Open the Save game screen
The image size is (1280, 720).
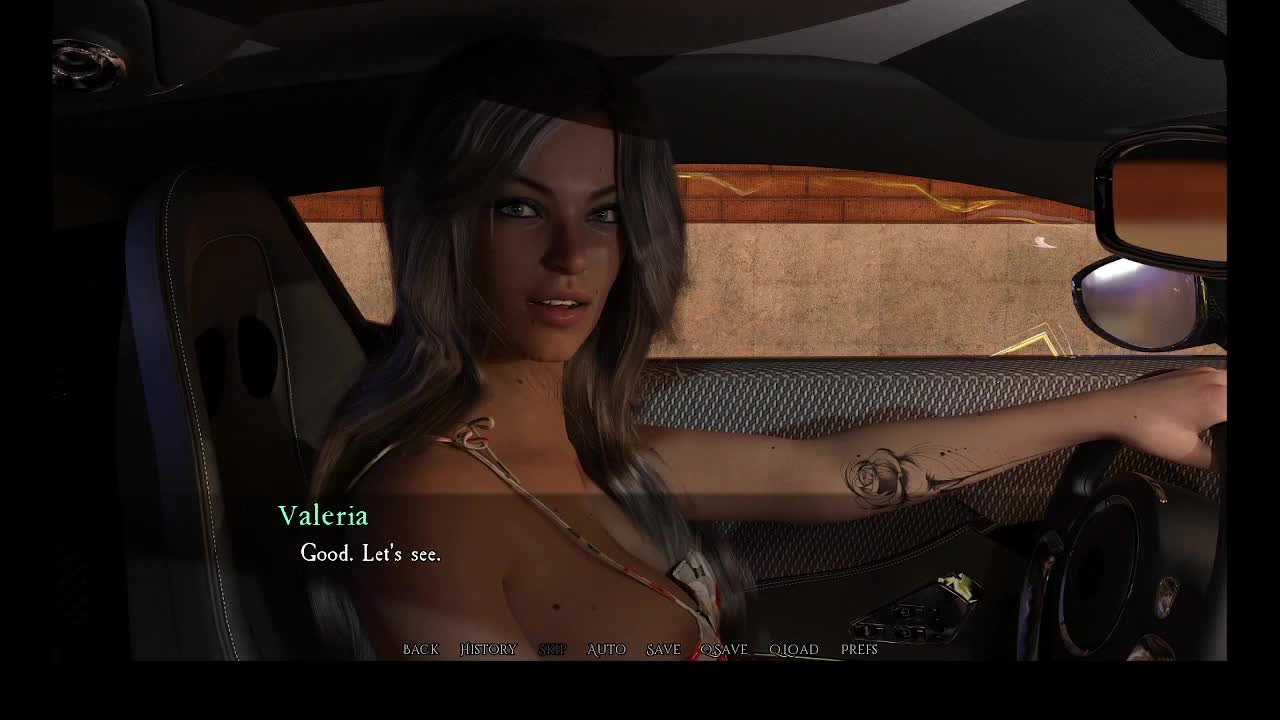click(663, 650)
